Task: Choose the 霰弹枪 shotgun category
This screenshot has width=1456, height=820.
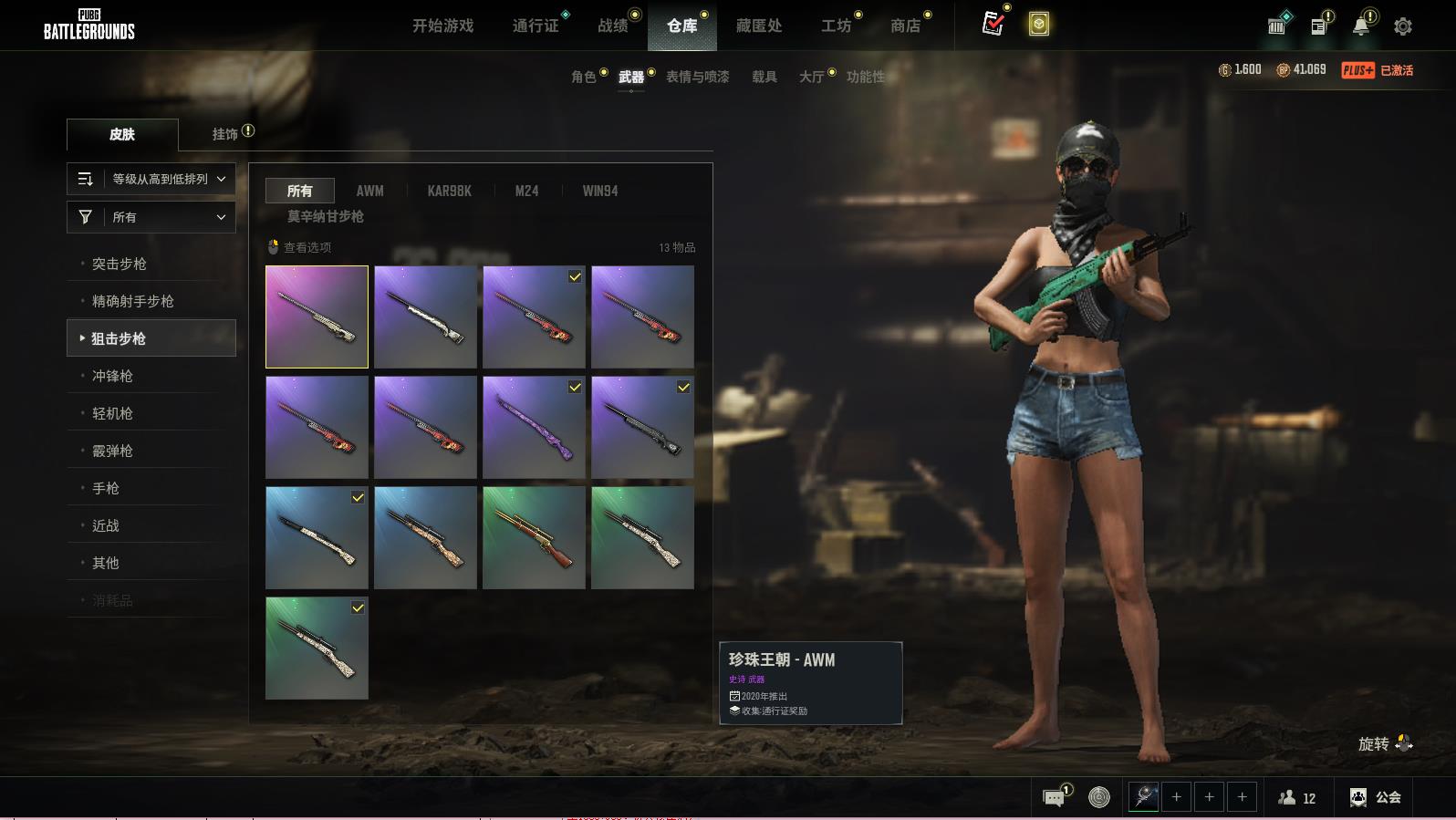Action: click(112, 451)
